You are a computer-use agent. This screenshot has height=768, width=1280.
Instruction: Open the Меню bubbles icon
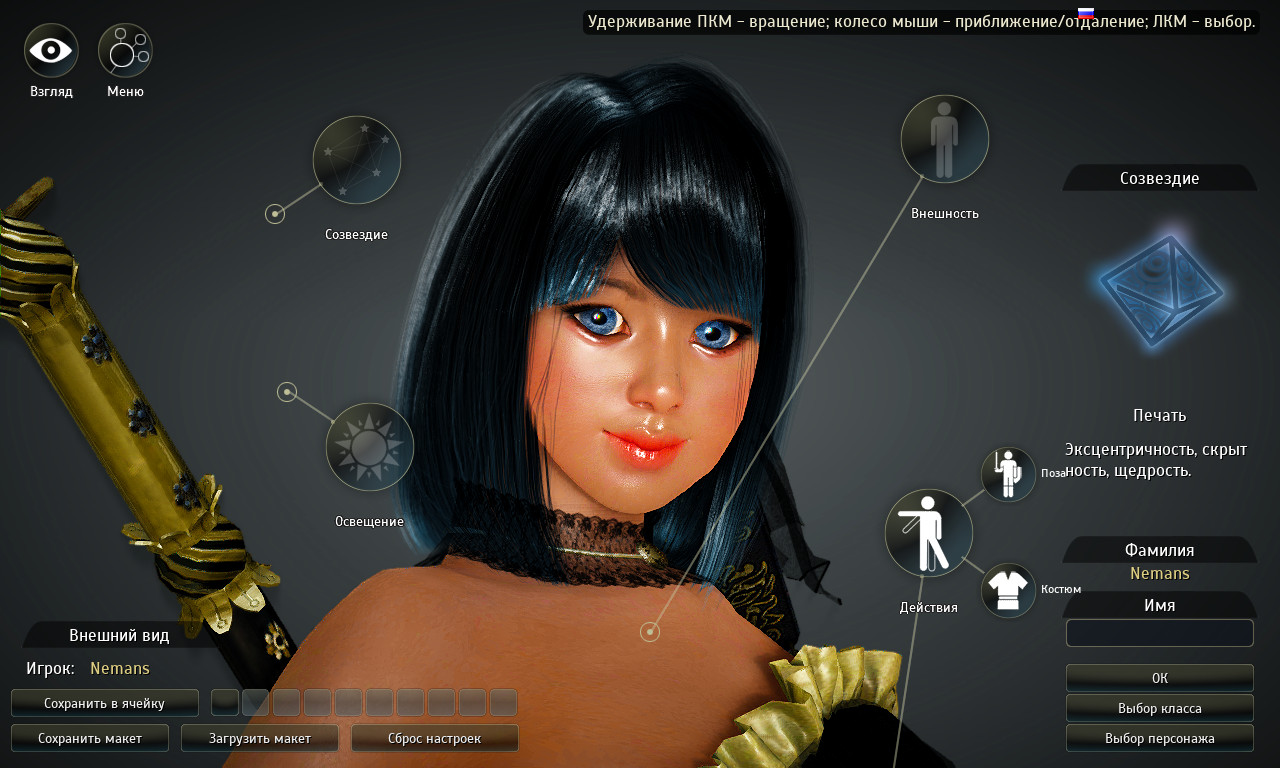[x=125, y=51]
